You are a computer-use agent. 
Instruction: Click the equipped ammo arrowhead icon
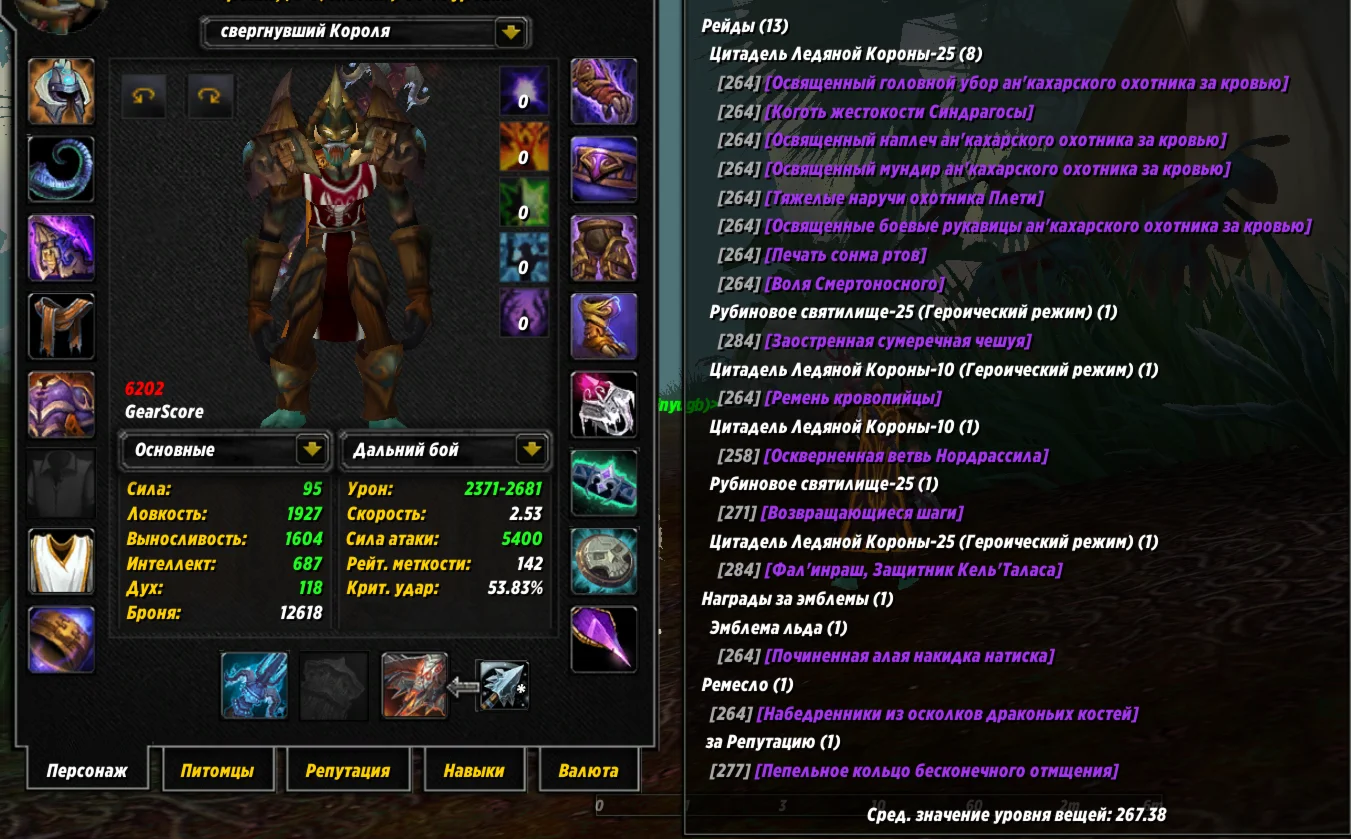click(x=506, y=685)
